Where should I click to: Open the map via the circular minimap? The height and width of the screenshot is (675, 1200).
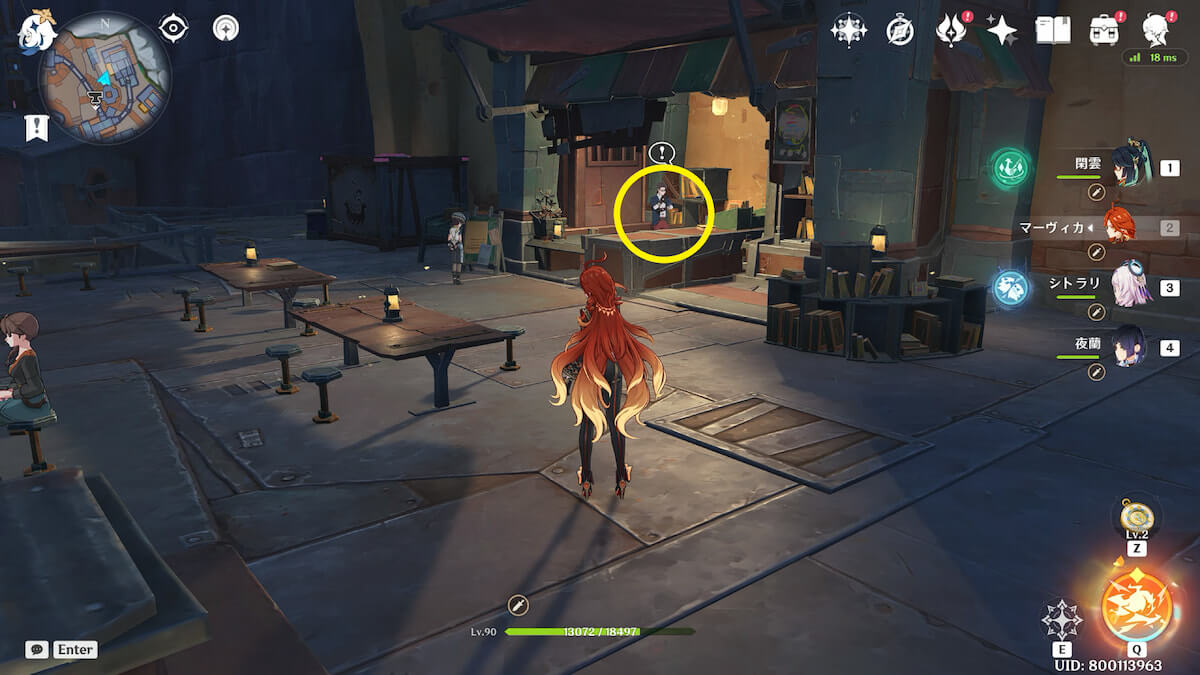pos(104,78)
